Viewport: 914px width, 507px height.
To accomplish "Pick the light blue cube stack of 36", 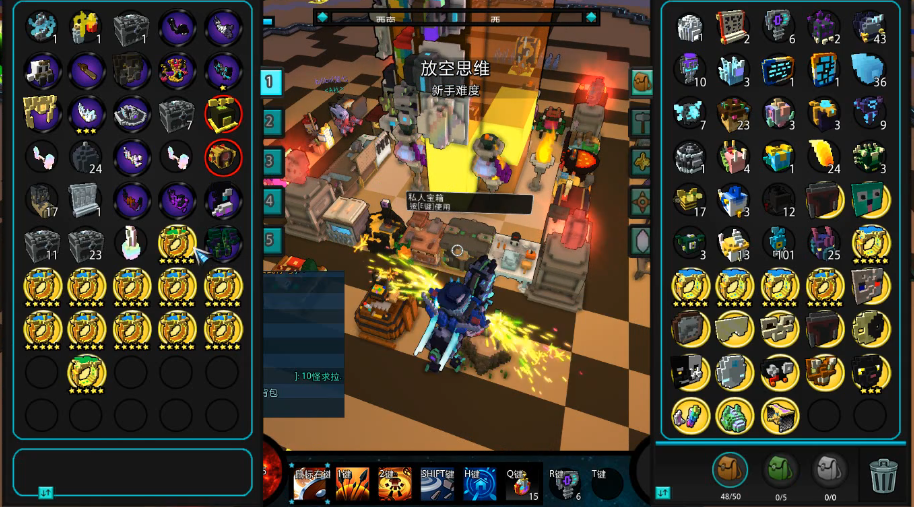I will pyautogui.click(x=868, y=70).
